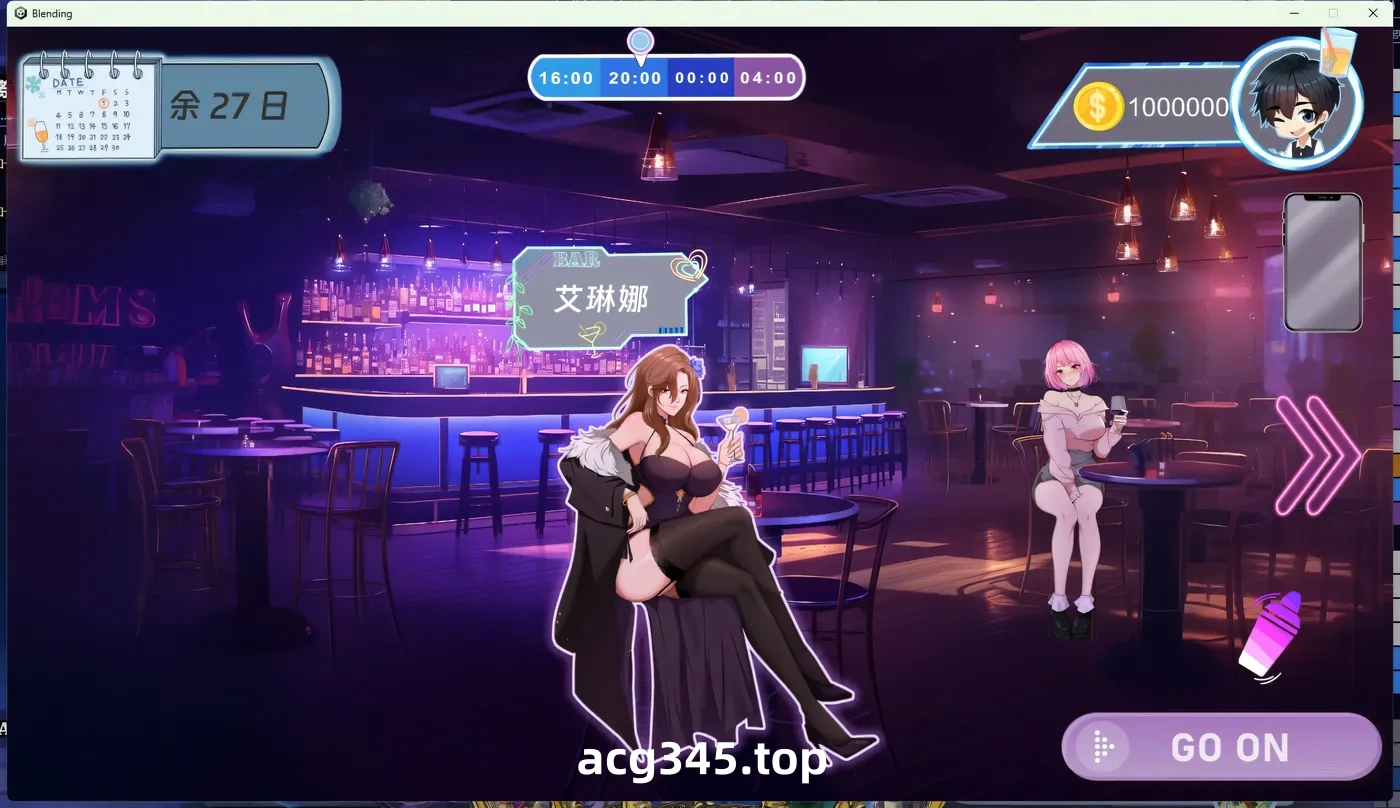Click the GO ON button

[1222, 747]
